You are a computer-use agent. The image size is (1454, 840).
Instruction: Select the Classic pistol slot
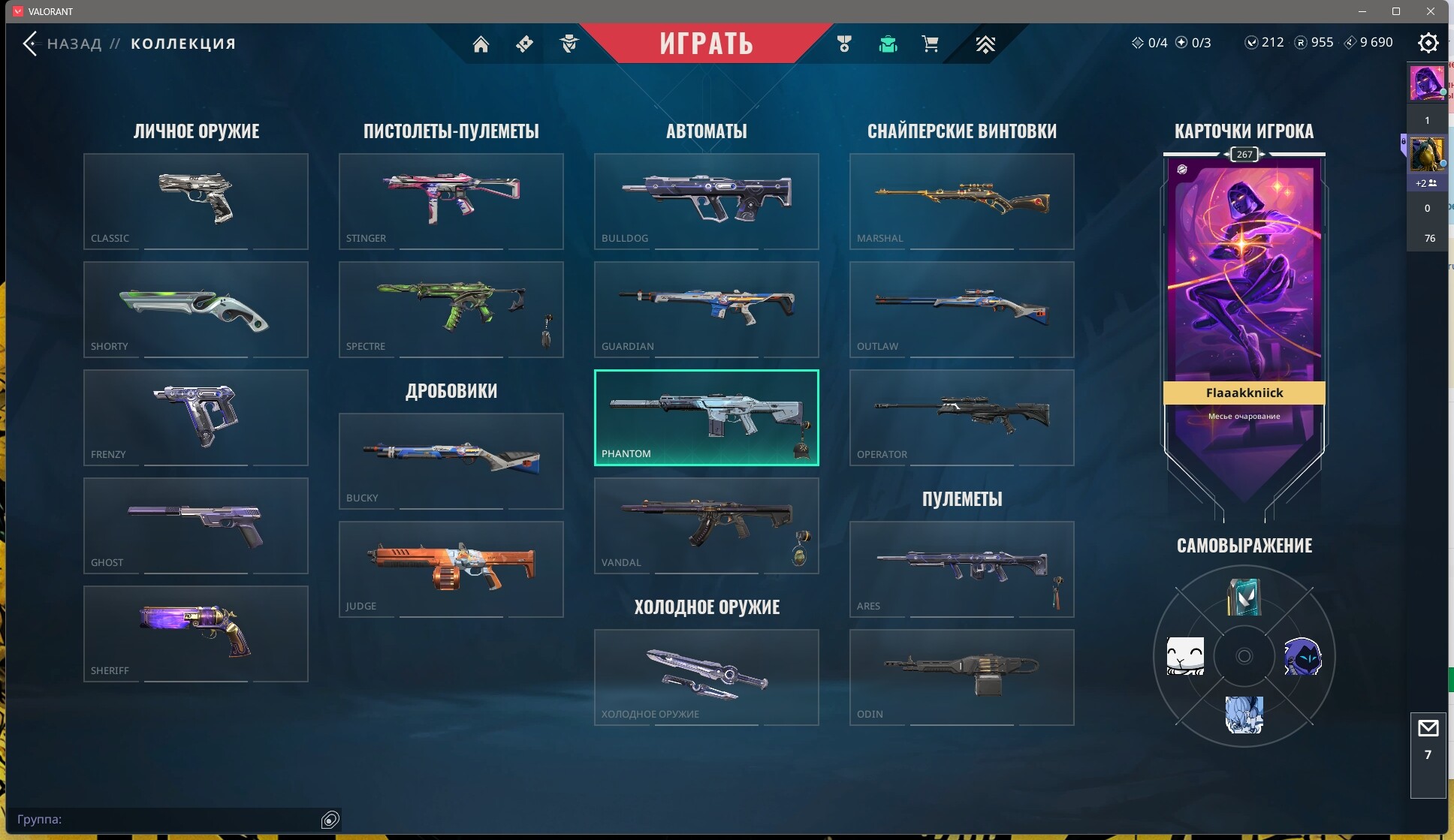pos(196,201)
